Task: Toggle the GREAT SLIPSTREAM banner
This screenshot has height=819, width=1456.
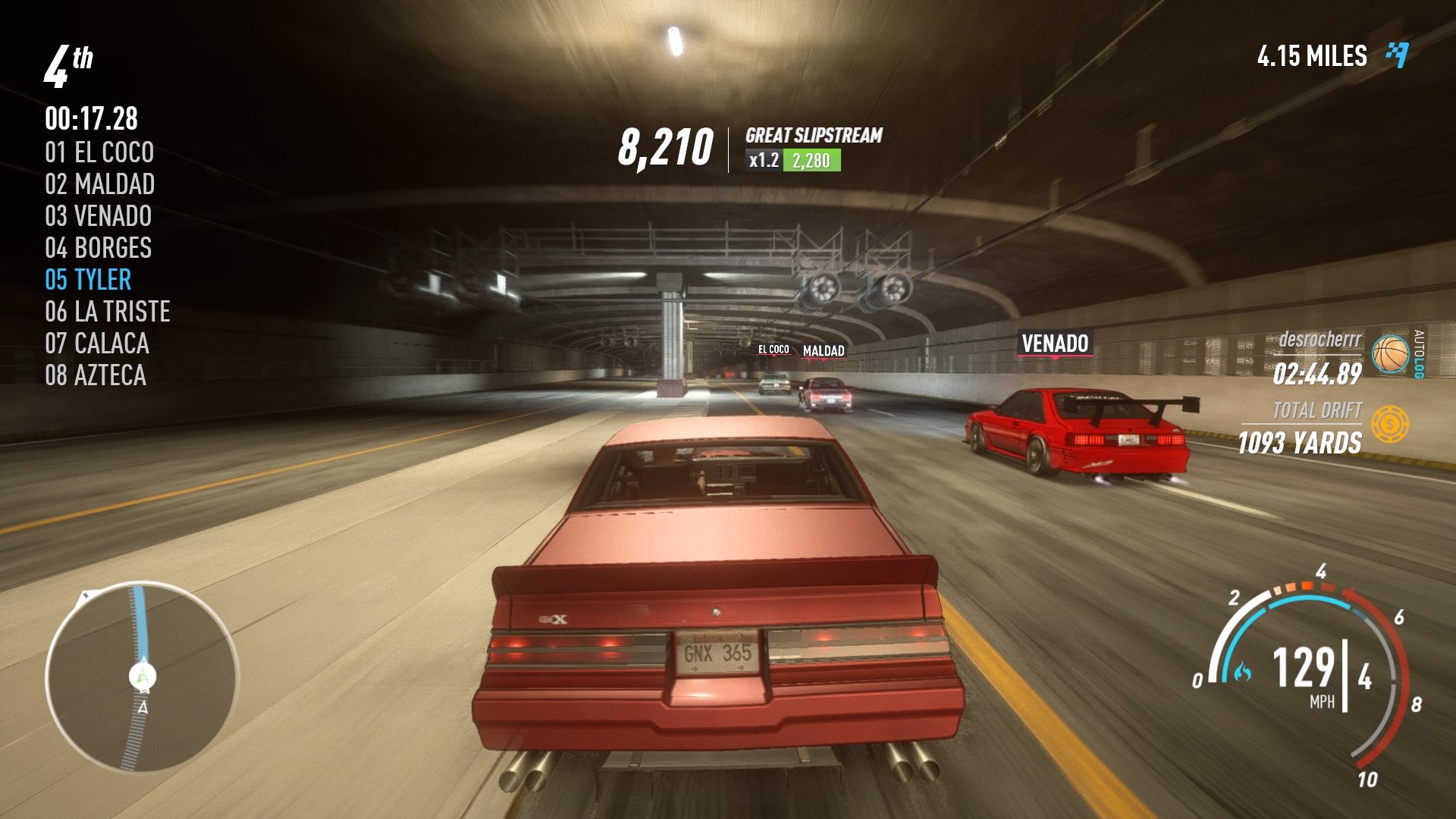Action: coord(813,138)
